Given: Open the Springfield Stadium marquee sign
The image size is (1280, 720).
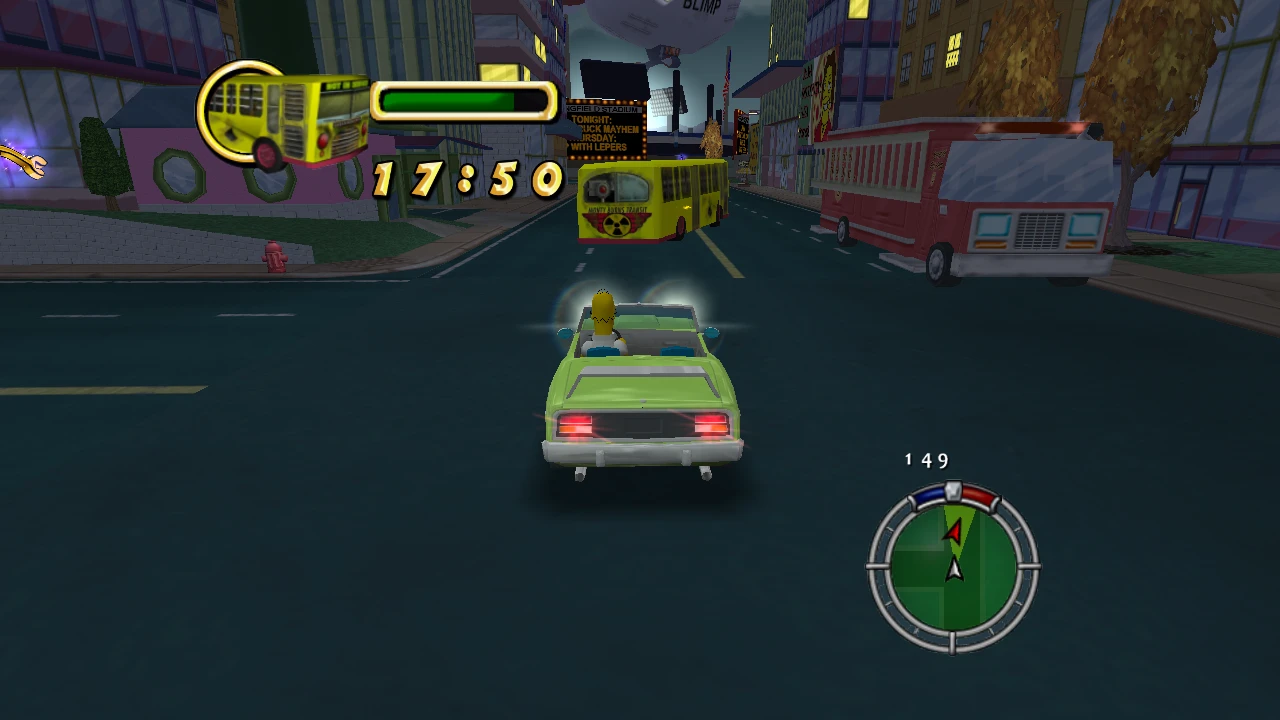Looking at the screenshot, I should pos(600,109).
